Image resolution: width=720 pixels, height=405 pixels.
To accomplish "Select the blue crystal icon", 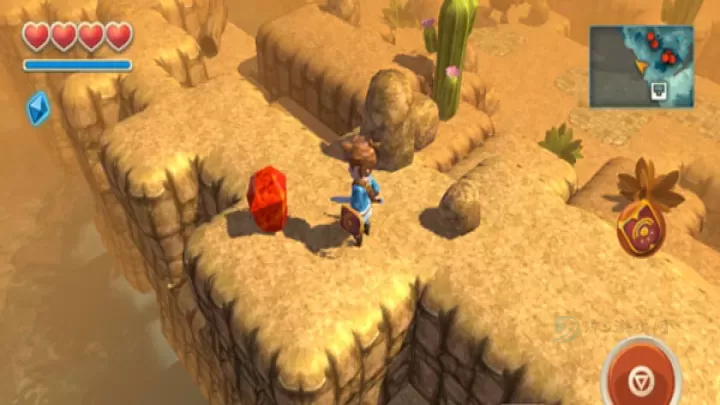I will (38, 108).
